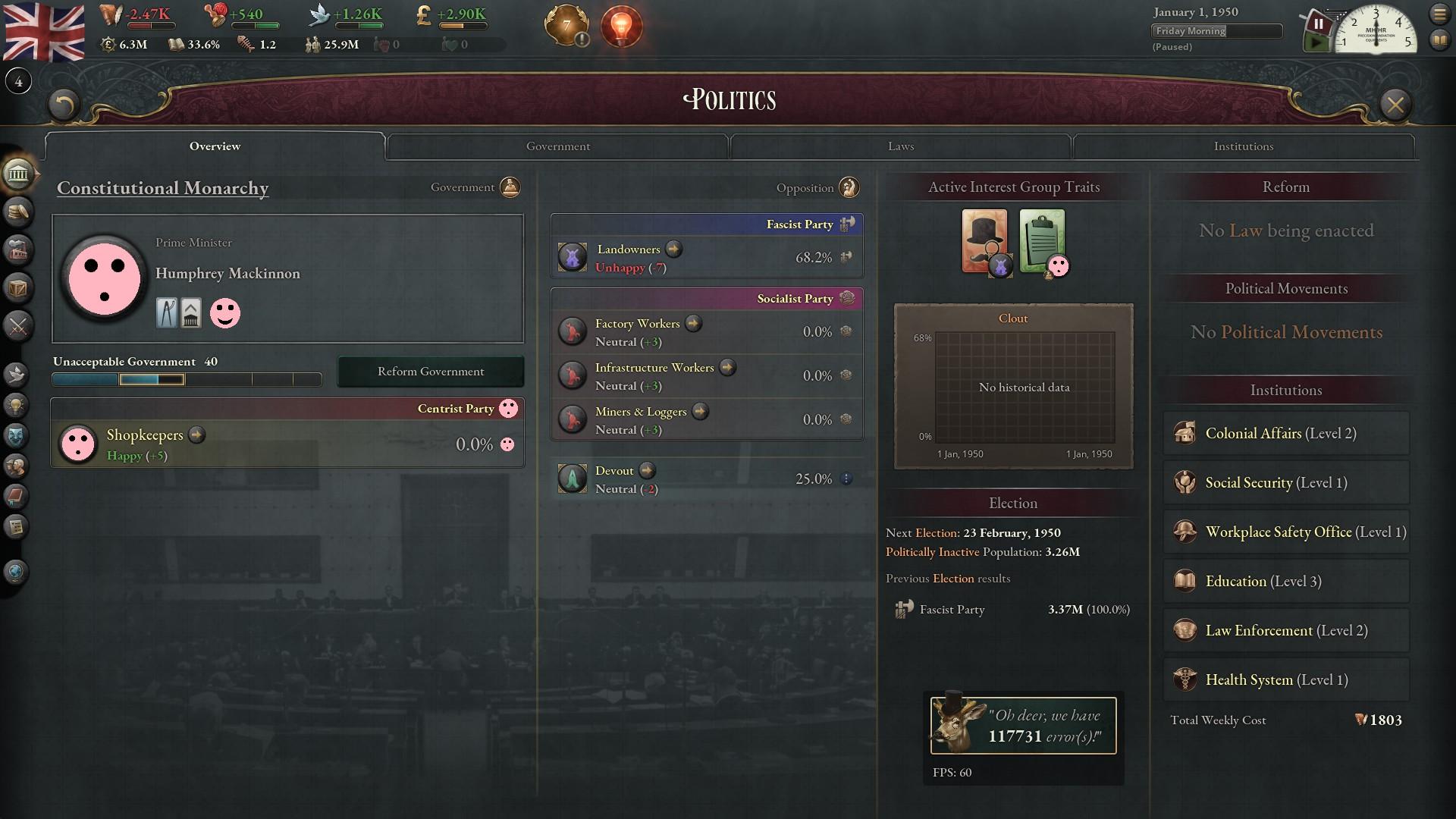Close the Politics panel
The image size is (1456, 819).
1395,105
